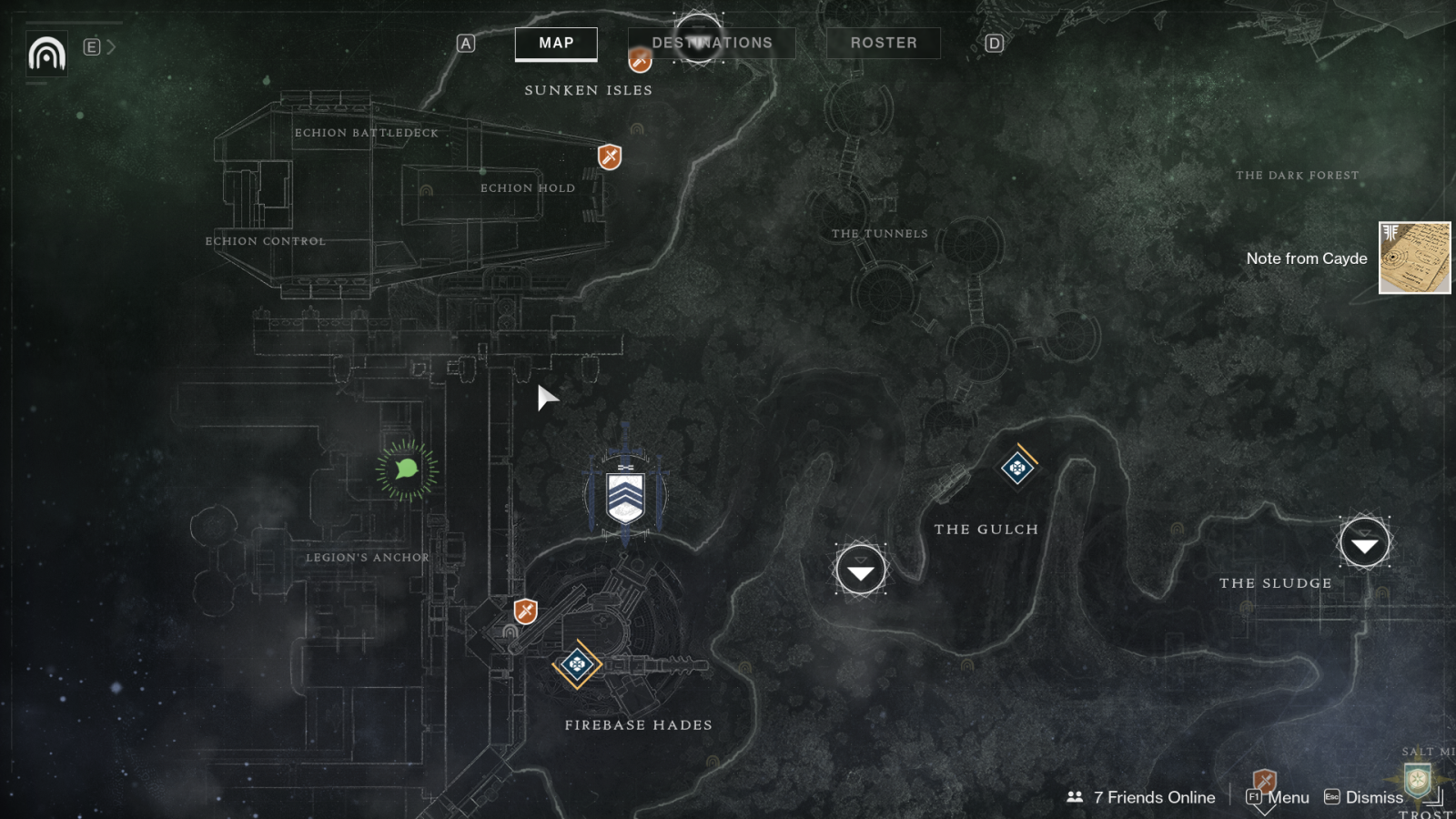Screen dimensions: 1456x819
Task: Select the blue diamond marker above The Gulch
Action: pyautogui.click(x=1017, y=468)
